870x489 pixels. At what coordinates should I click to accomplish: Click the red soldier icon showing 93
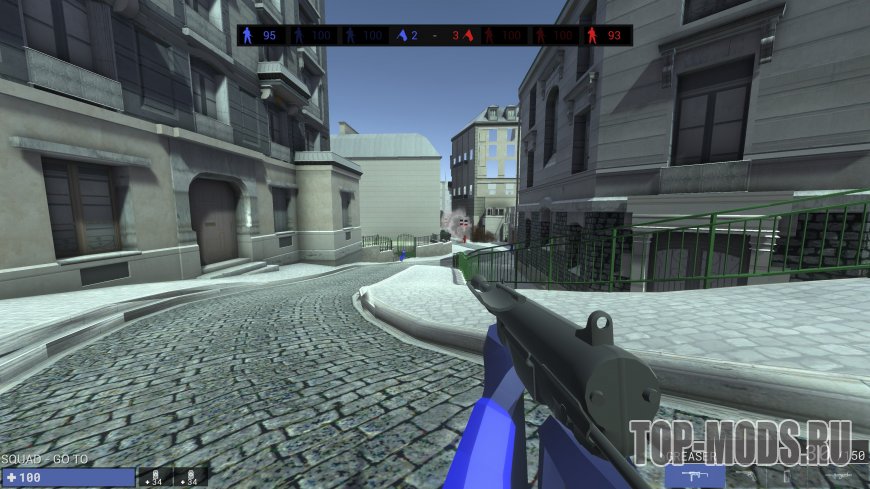594,35
